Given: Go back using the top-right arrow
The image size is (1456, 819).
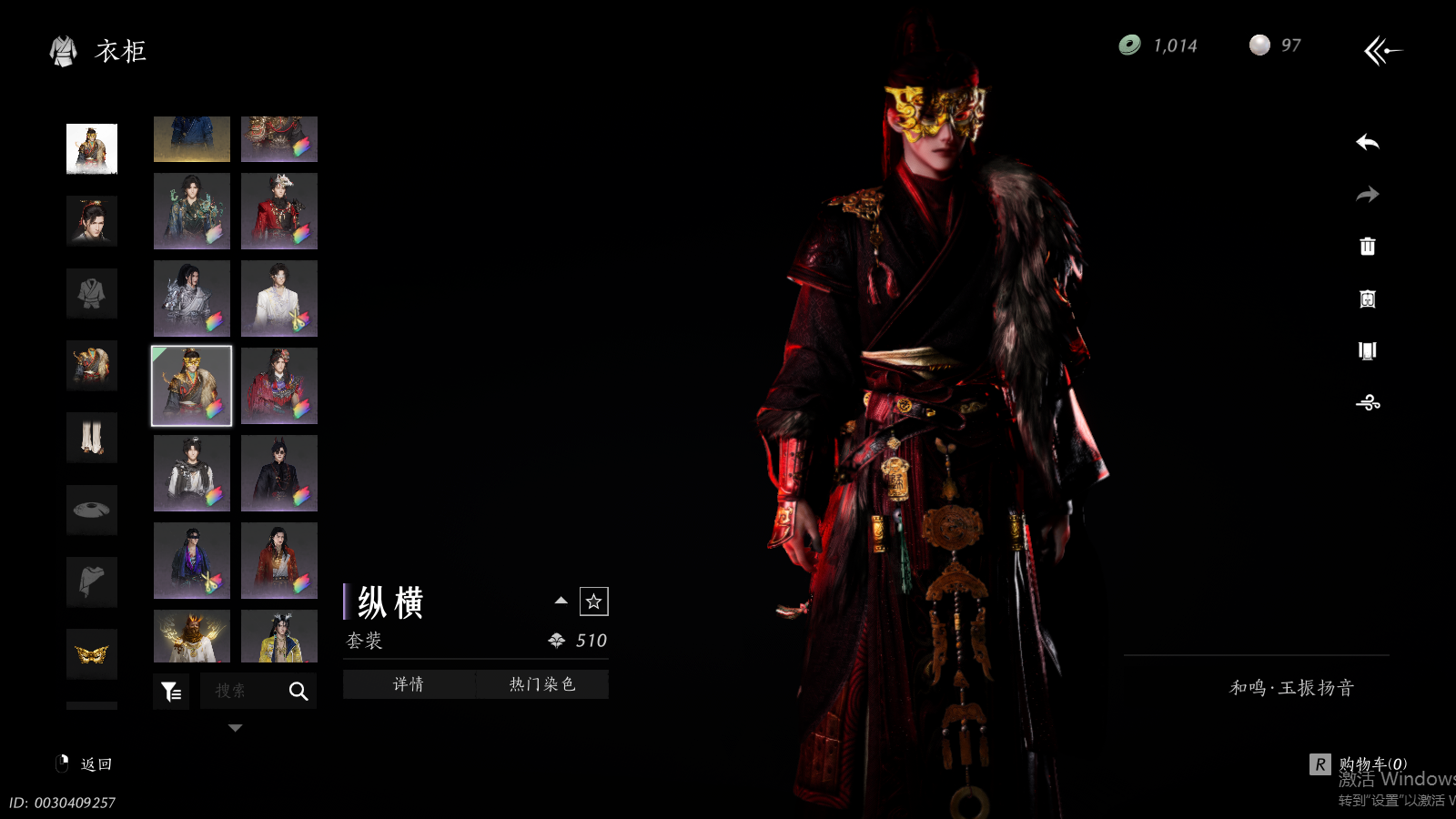Looking at the screenshot, I should pos(1382,51).
